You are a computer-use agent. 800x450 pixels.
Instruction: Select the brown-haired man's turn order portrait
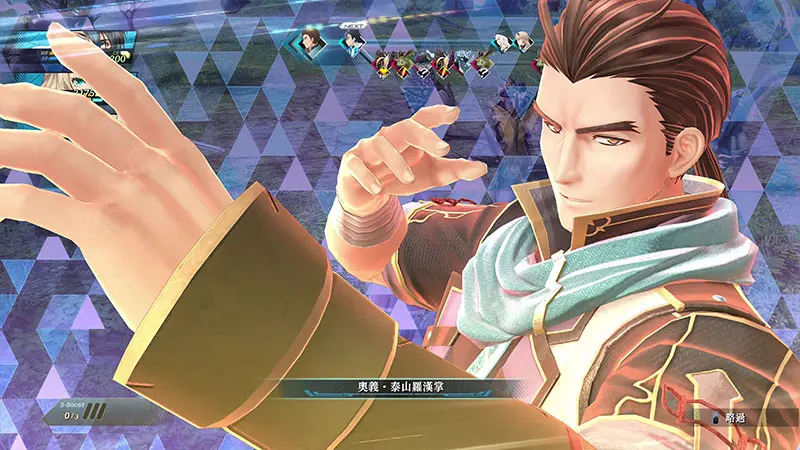(x=312, y=42)
